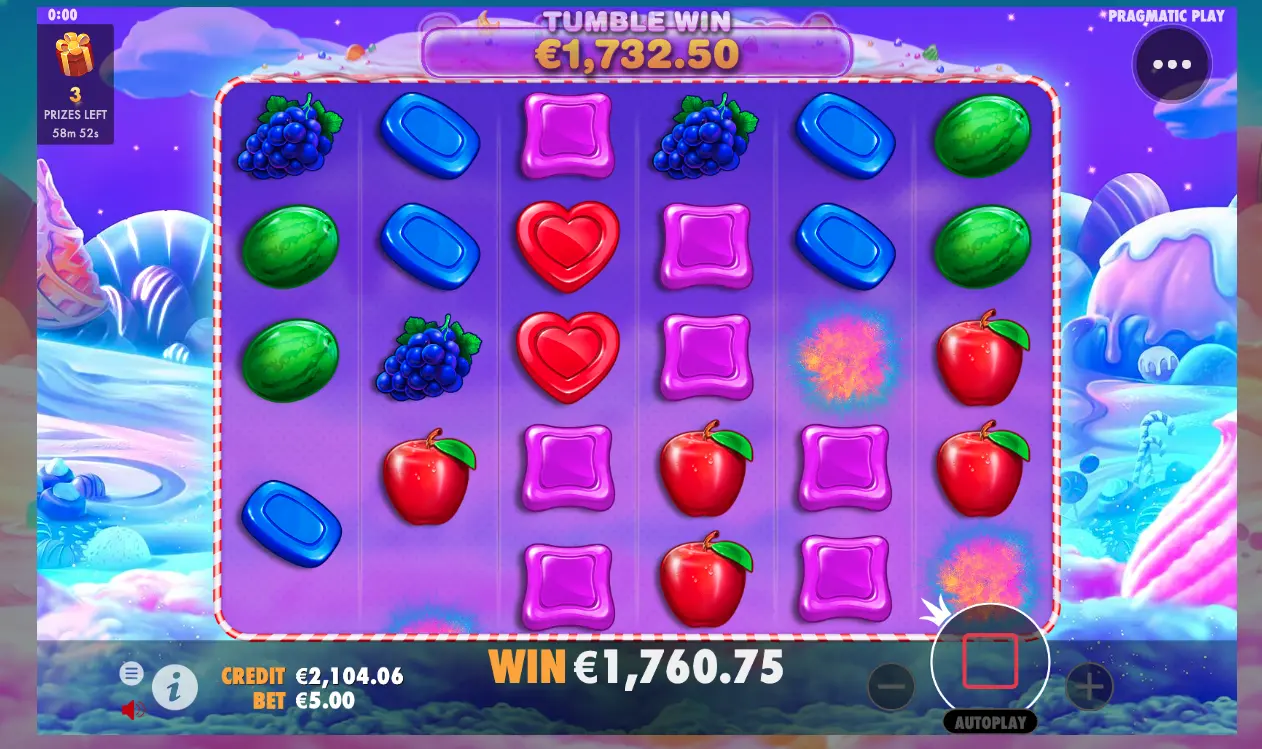This screenshot has height=749, width=1262.
Task: Open the hamburger settings menu
Action: tap(131, 673)
